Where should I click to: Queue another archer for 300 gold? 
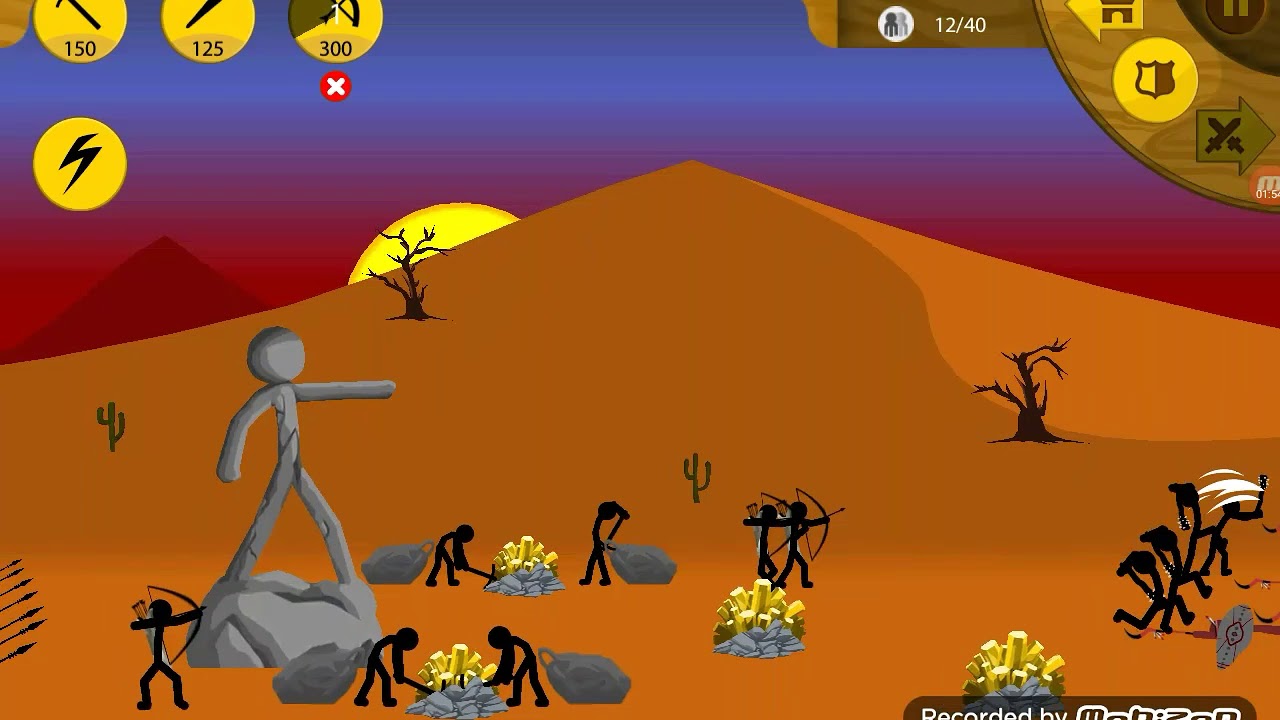335,25
